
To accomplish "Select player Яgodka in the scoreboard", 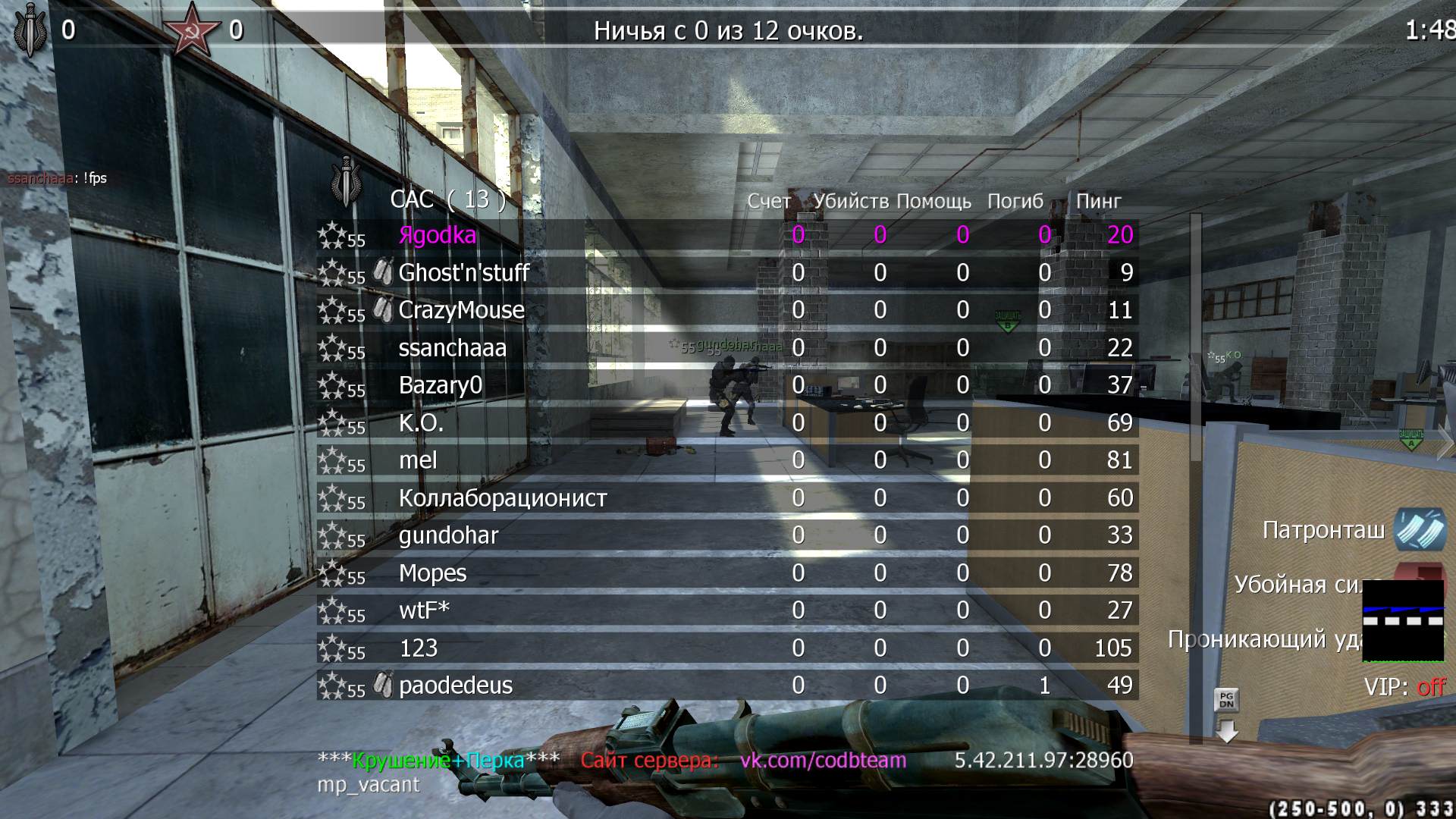I will (x=438, y=235).
